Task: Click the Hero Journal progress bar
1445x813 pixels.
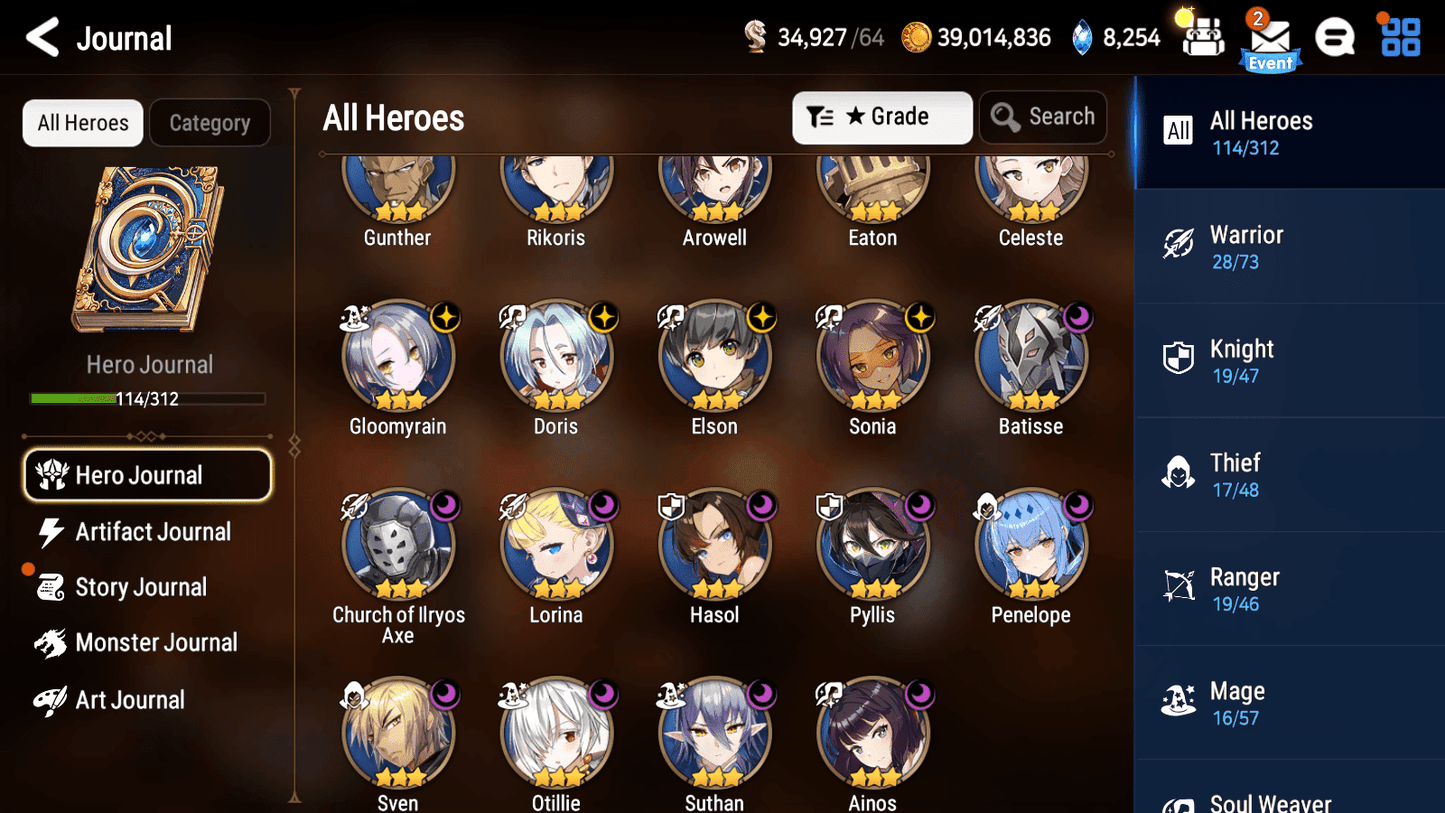Action: 148,398
